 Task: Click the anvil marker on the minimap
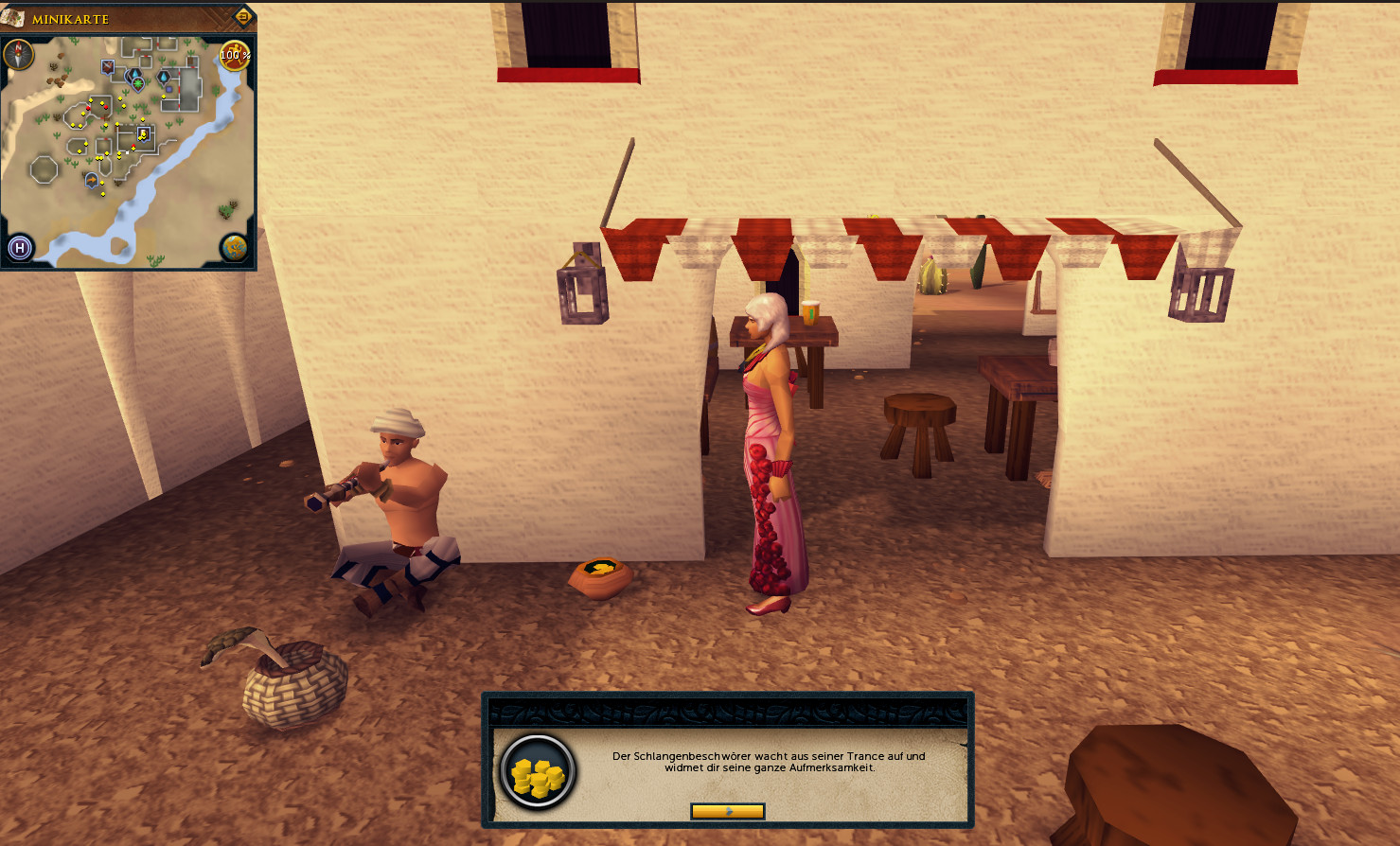108,66
